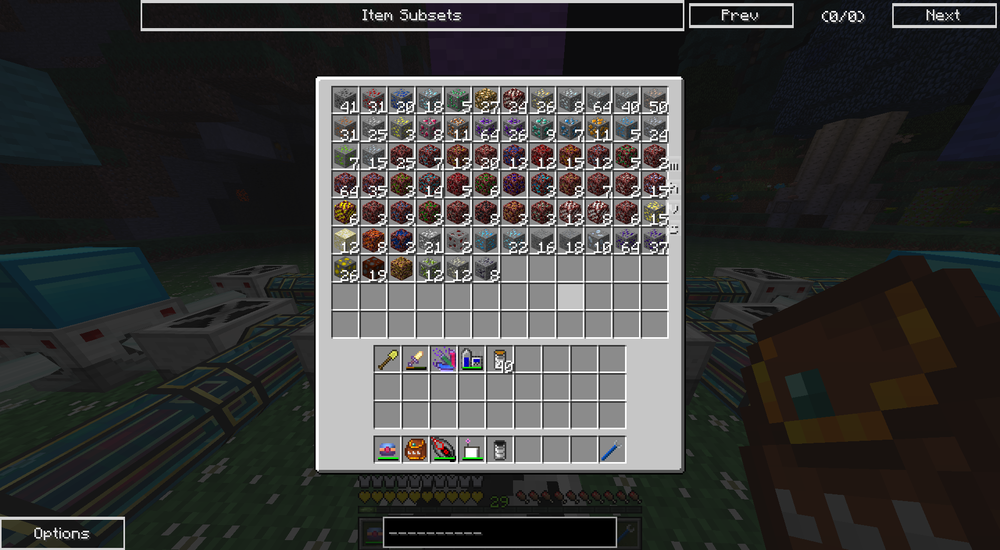Select the blue wrench in hotbar
1000x550 pixels.
coord(612,449)
